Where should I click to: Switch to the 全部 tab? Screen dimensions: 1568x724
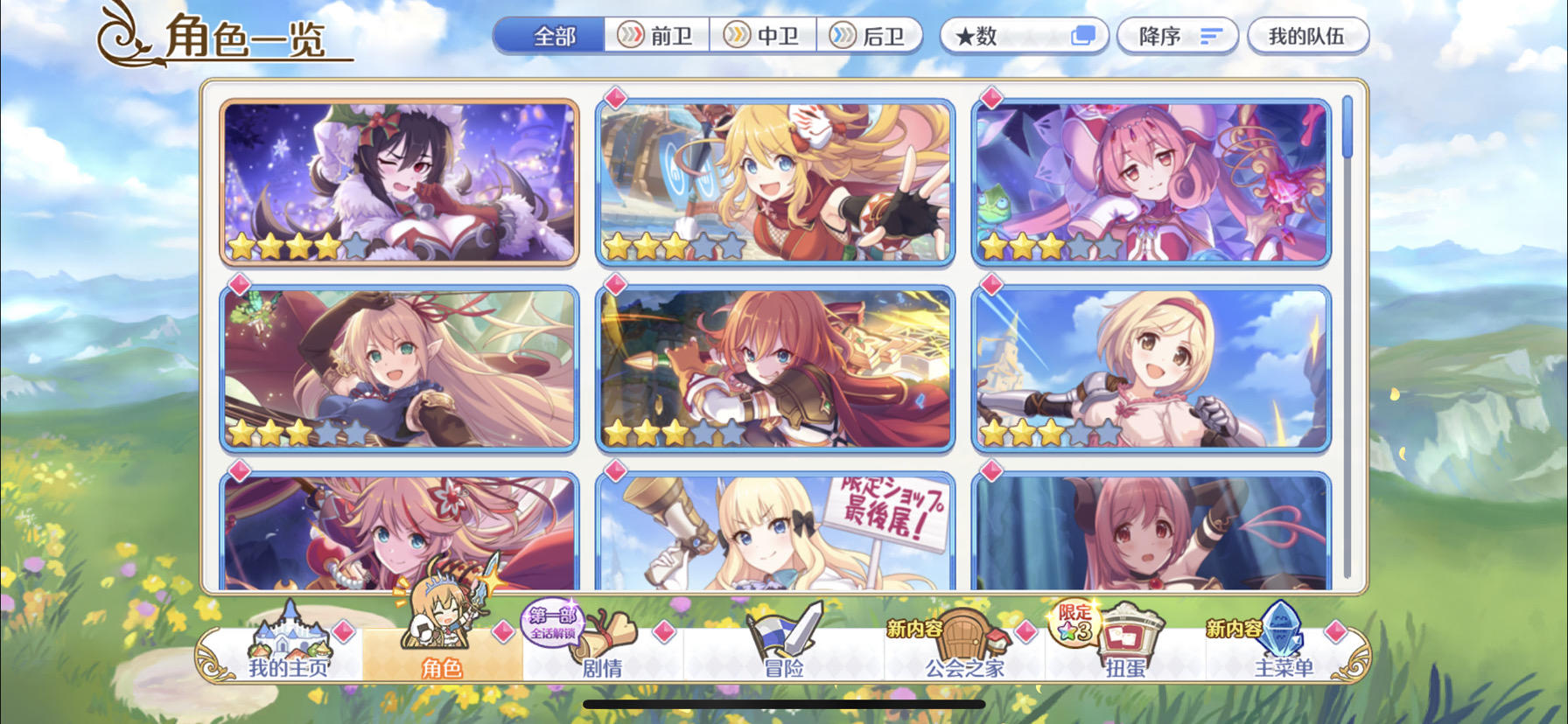pos(553,37)
